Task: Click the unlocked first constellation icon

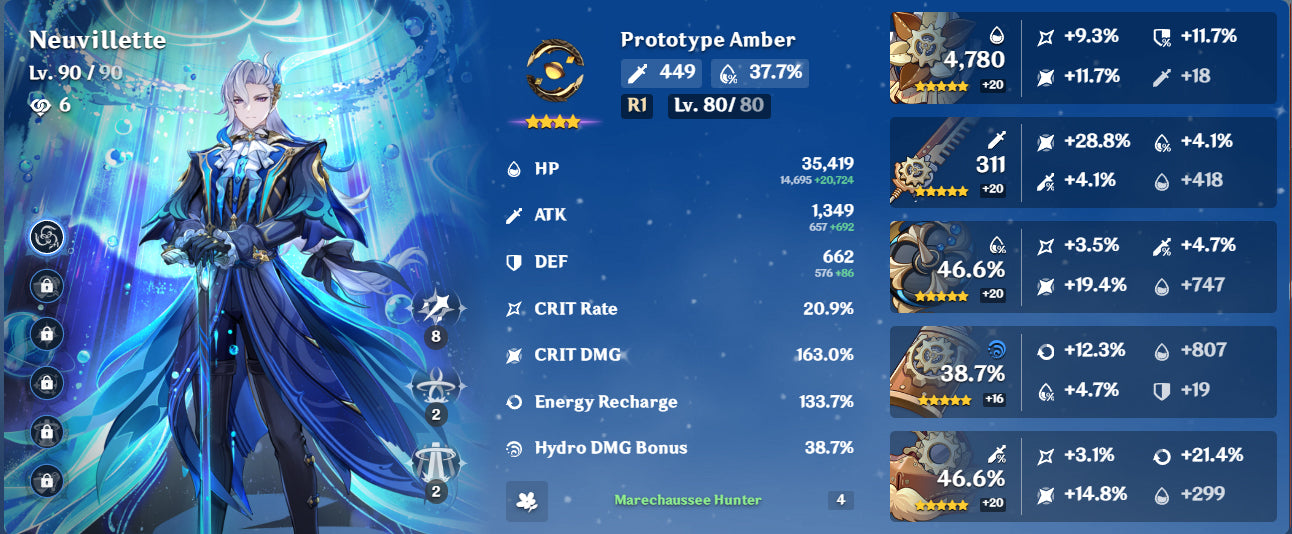Action: pyautogui.click(x=47, y=236)
